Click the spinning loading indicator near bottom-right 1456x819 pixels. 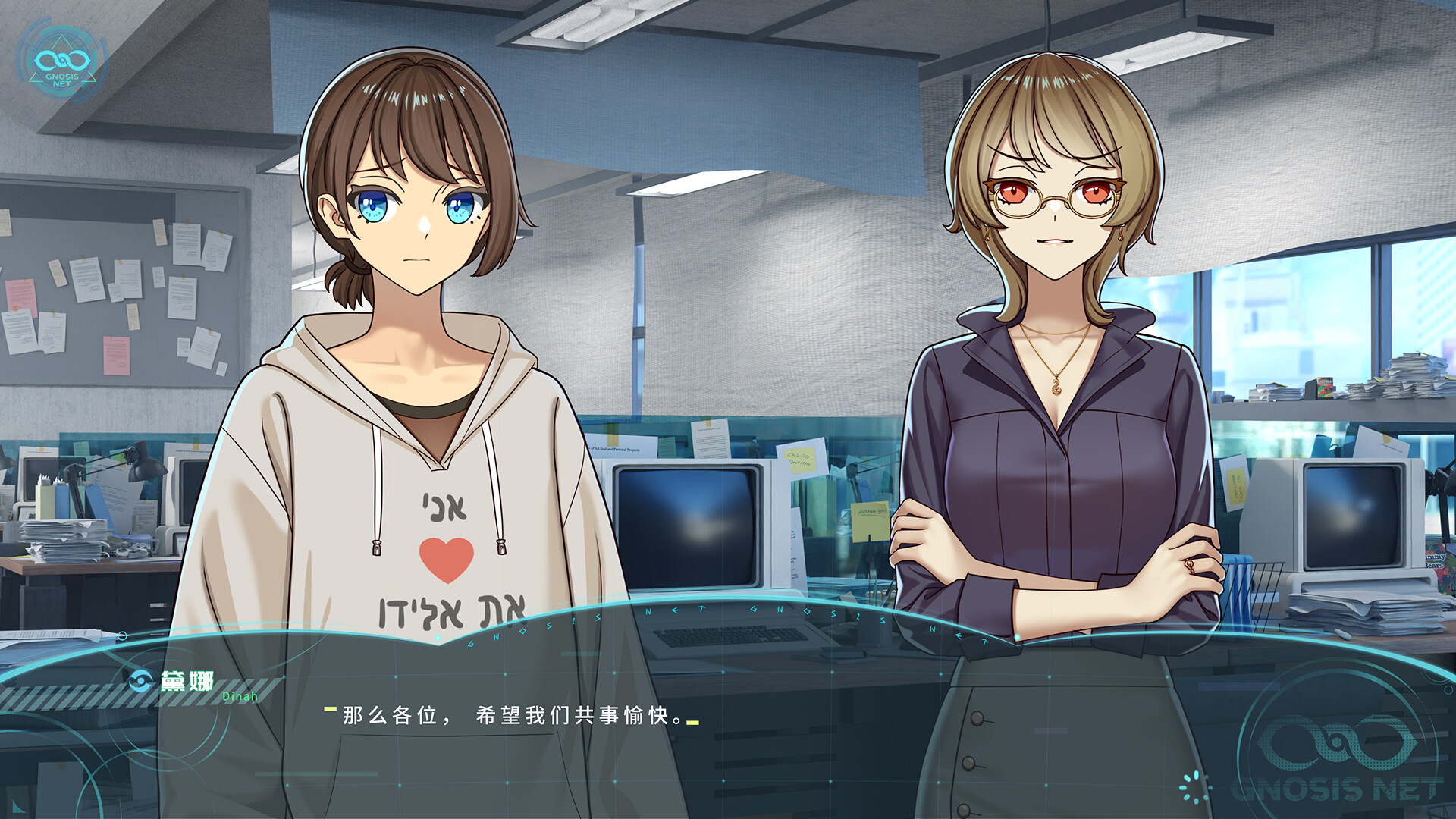coord(1195,786)
